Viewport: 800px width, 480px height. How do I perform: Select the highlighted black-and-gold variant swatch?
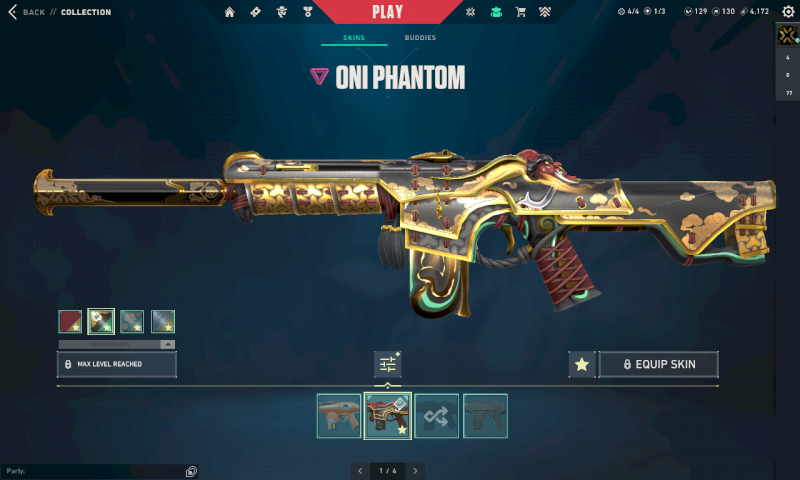click(x=101, y=321)
